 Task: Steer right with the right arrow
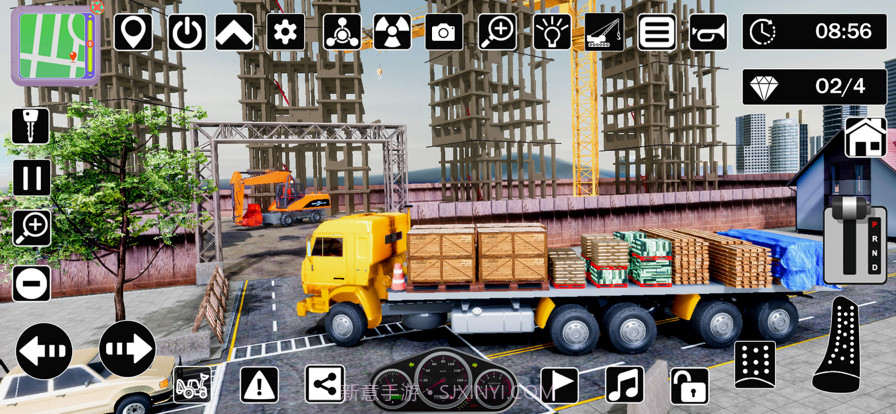[x=127, y=350]
